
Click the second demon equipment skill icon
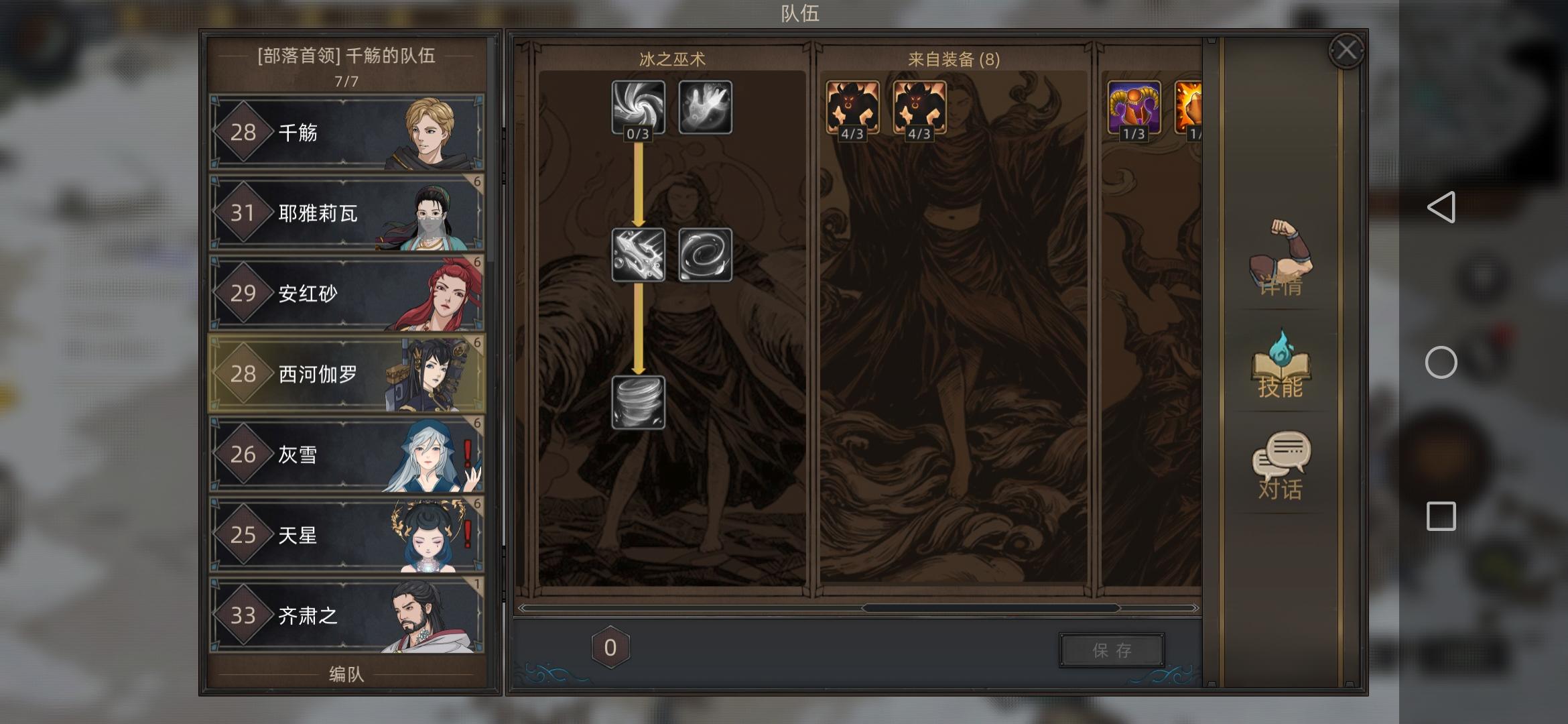tap(919, 107)
